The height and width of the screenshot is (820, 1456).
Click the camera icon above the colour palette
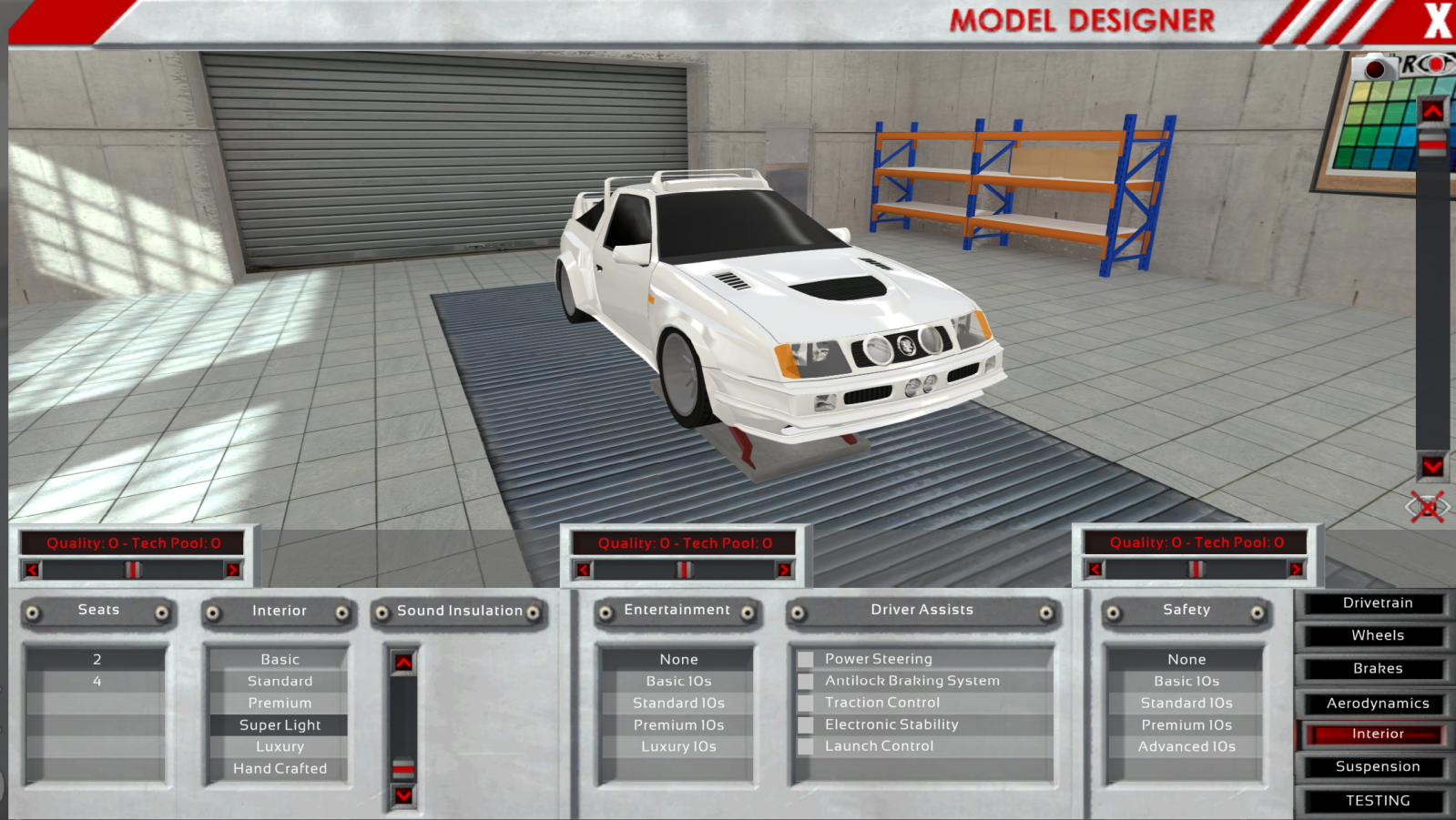point(1375,68)
